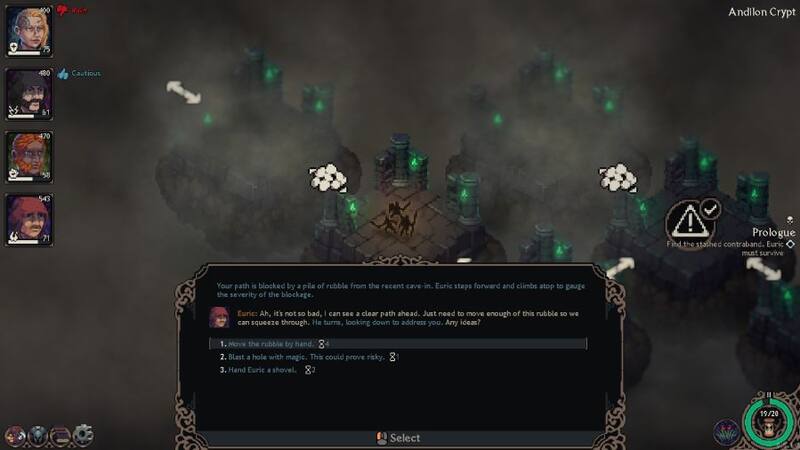Select the dark-bearded hero portrait
800x450 pixels.
25,93
